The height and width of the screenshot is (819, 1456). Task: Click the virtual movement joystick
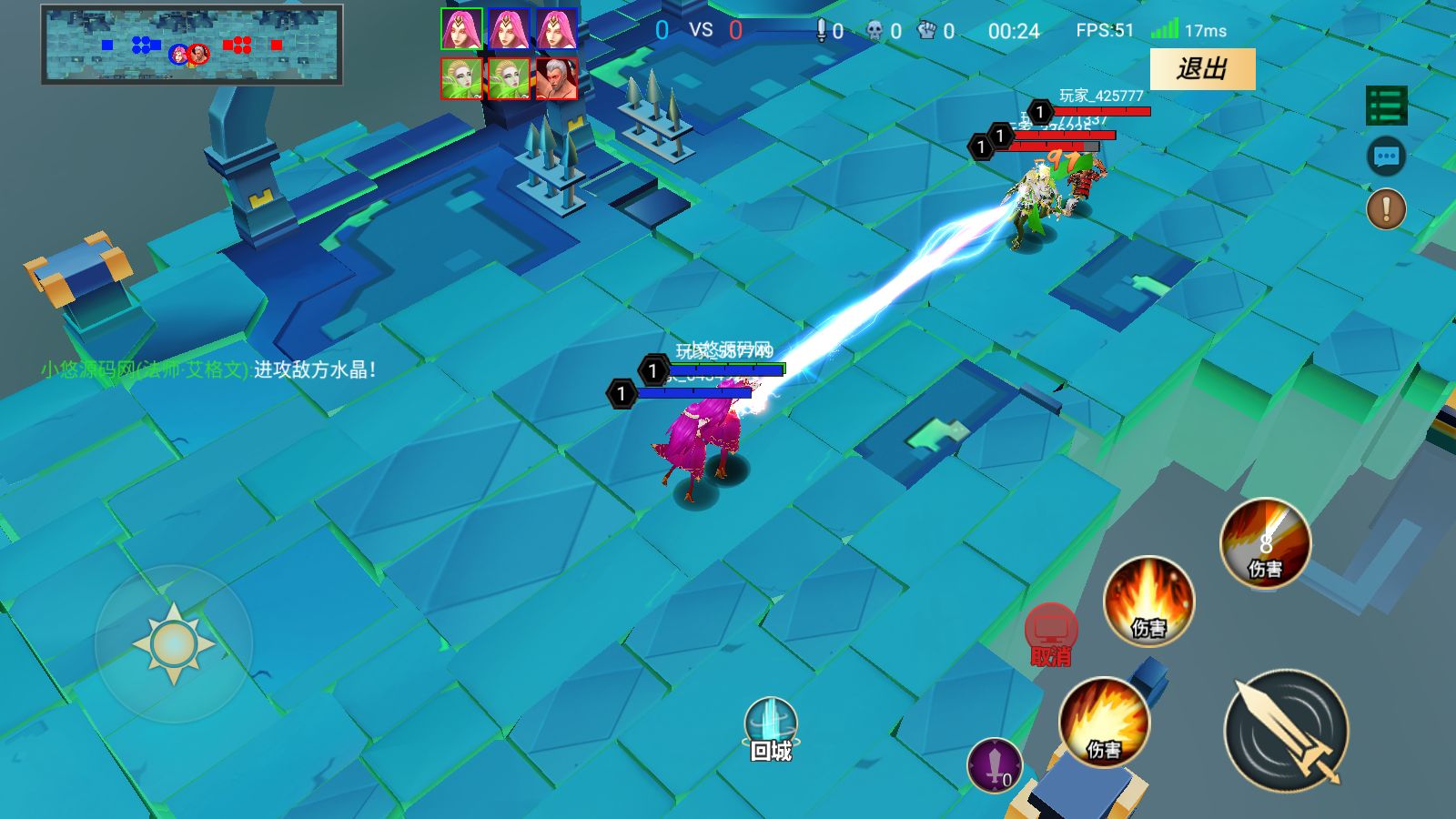tap(174, 643)
